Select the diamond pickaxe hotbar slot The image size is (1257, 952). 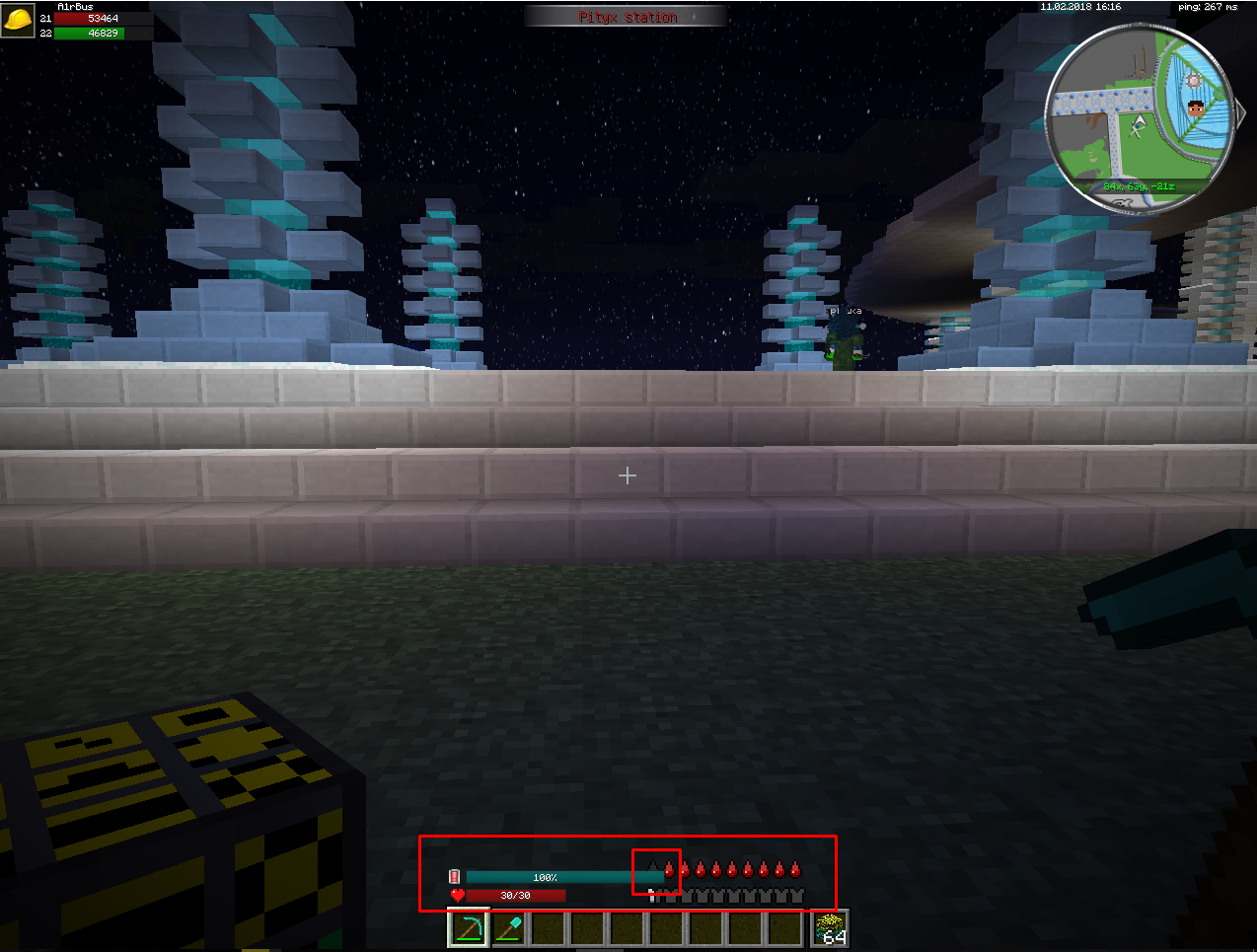coord(469,929)
